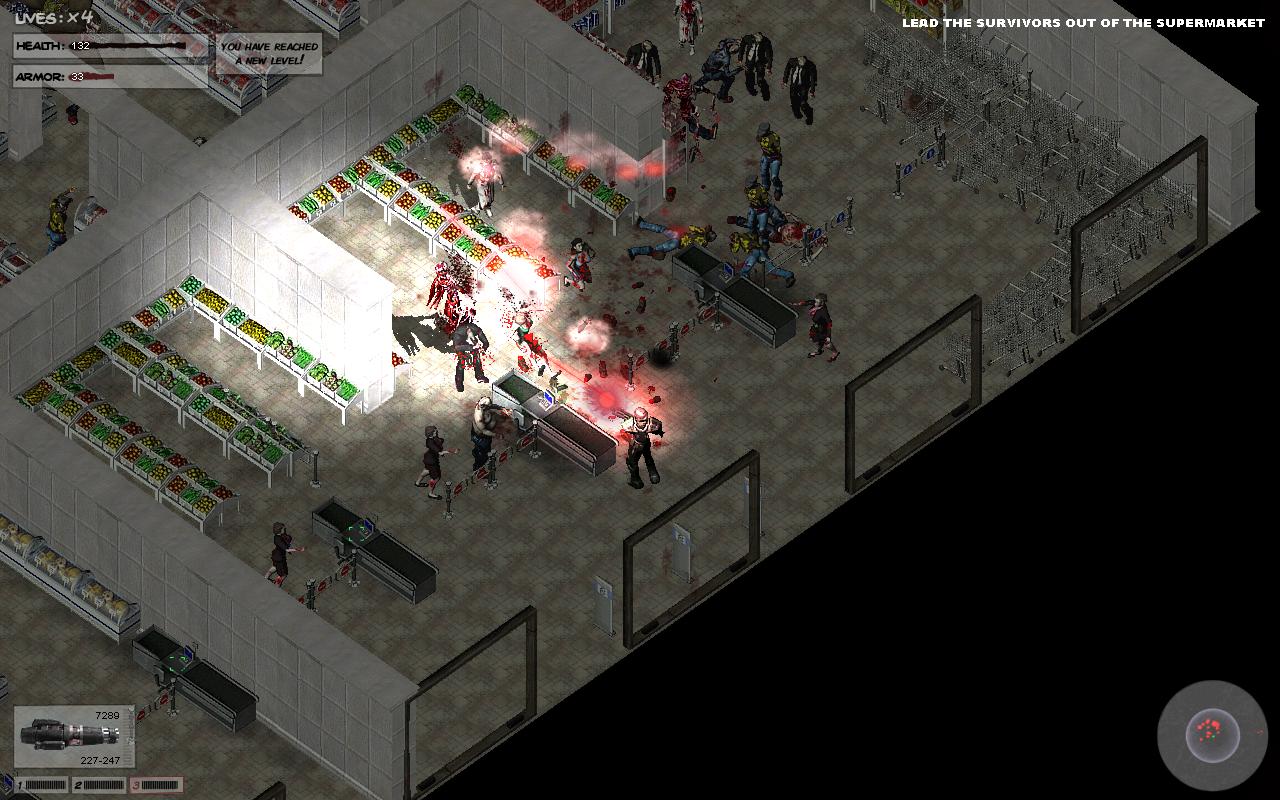Image resolution: width=1280 pixels, height=800 pixels.
Task: Click the supermarket objective text
Action: point(1083,23)
